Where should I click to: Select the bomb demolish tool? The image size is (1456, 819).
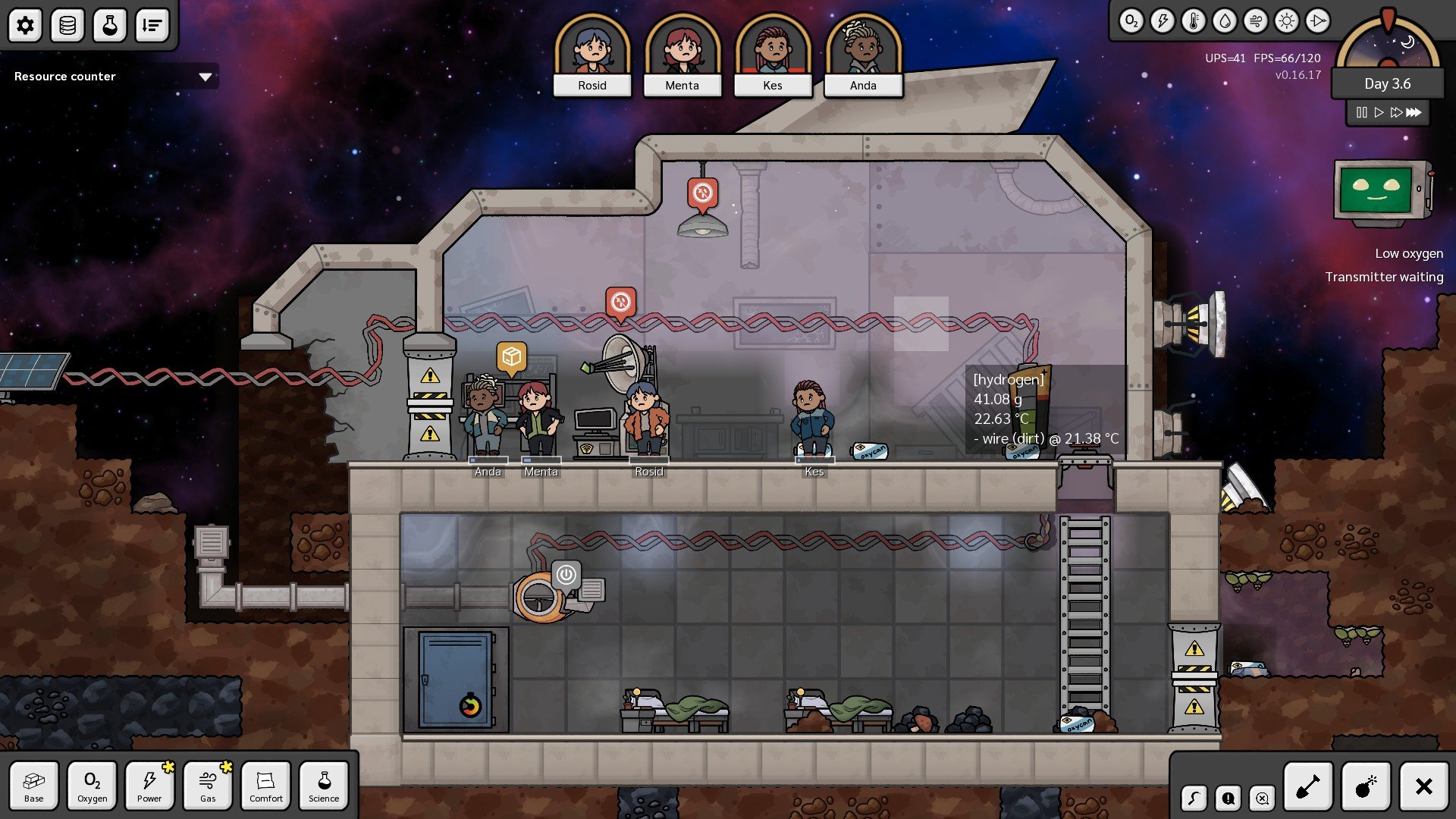[x=1366, y=787]
